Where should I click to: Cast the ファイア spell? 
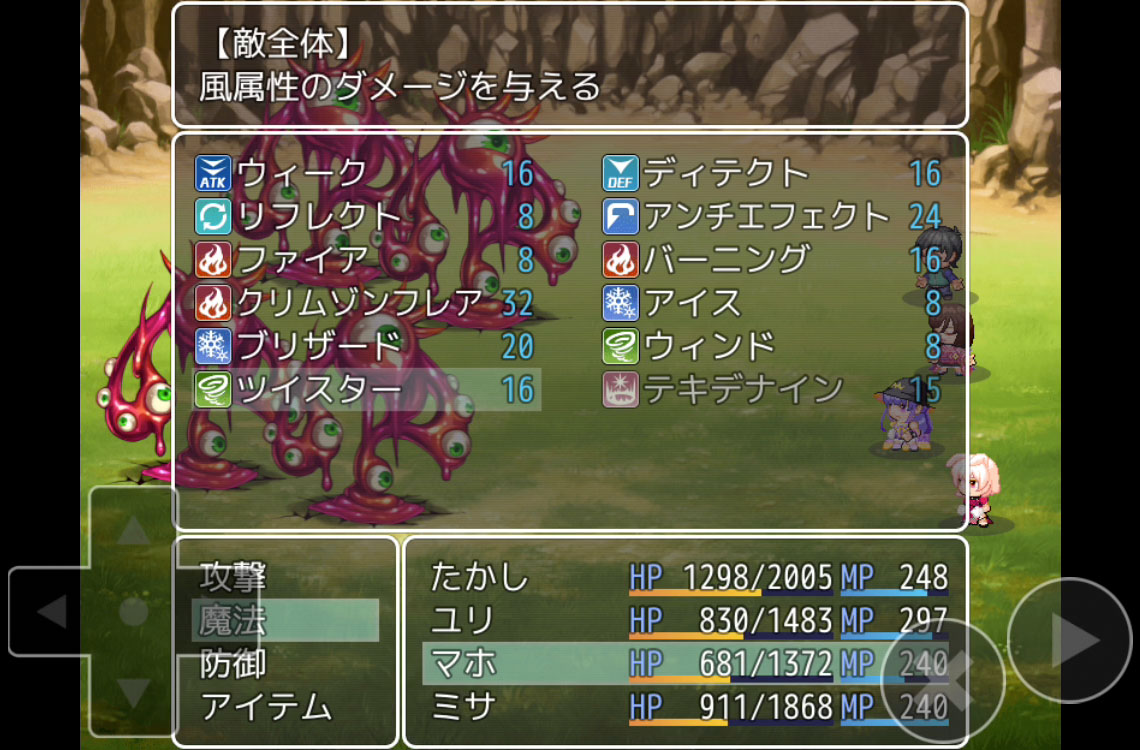tap(365, 260)
